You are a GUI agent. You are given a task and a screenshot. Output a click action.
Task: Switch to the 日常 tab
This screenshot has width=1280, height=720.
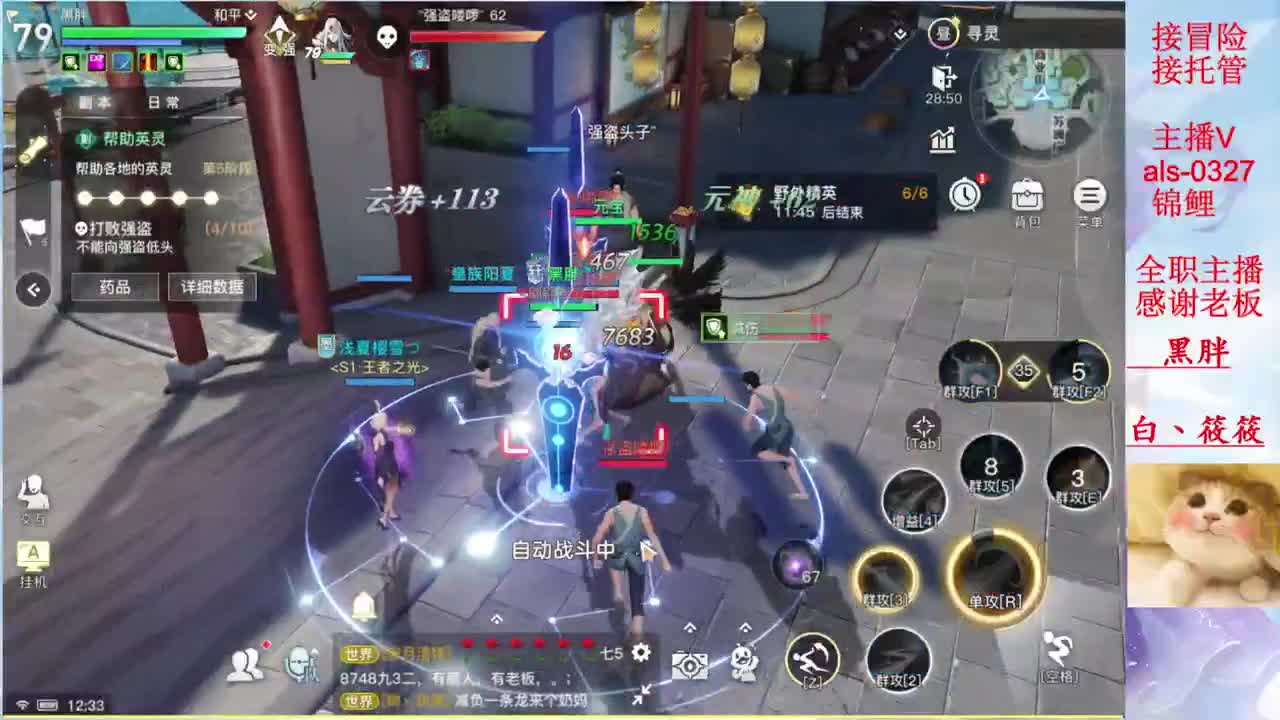click(x=163, y=102)
